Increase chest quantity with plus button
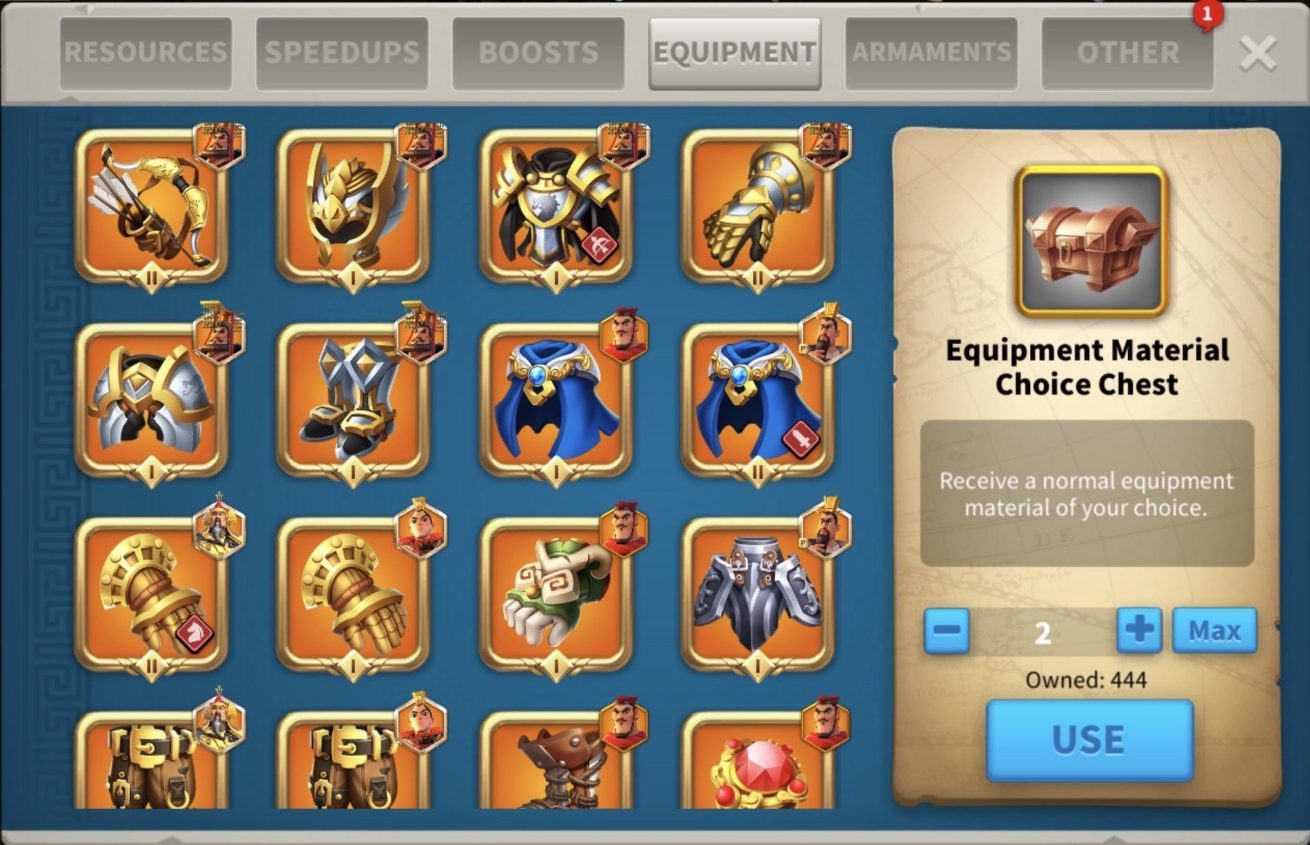This screenshot has width=1310, height=845. coord(1139,631)
